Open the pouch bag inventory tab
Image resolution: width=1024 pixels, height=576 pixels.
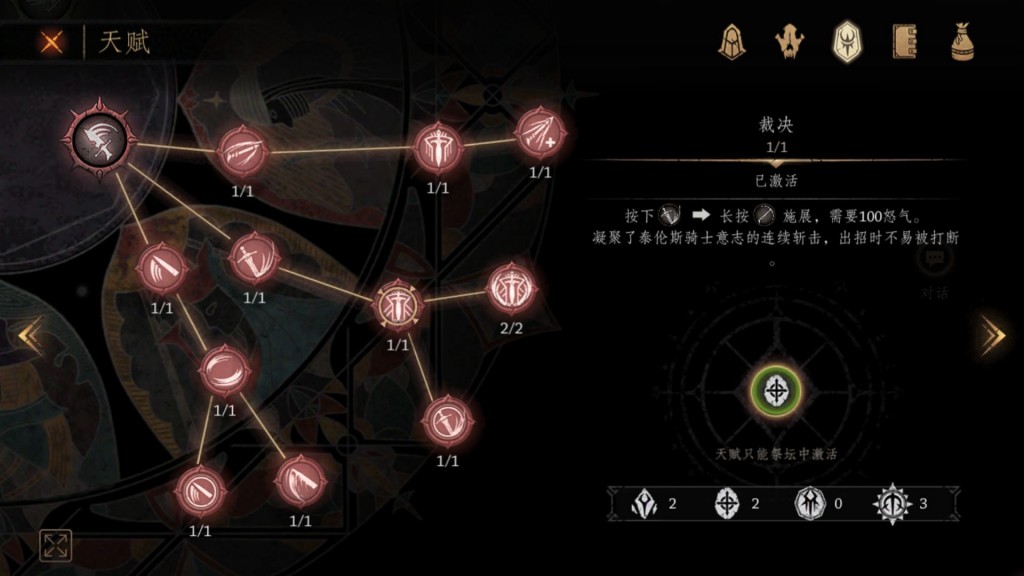(x=963, y=42)
